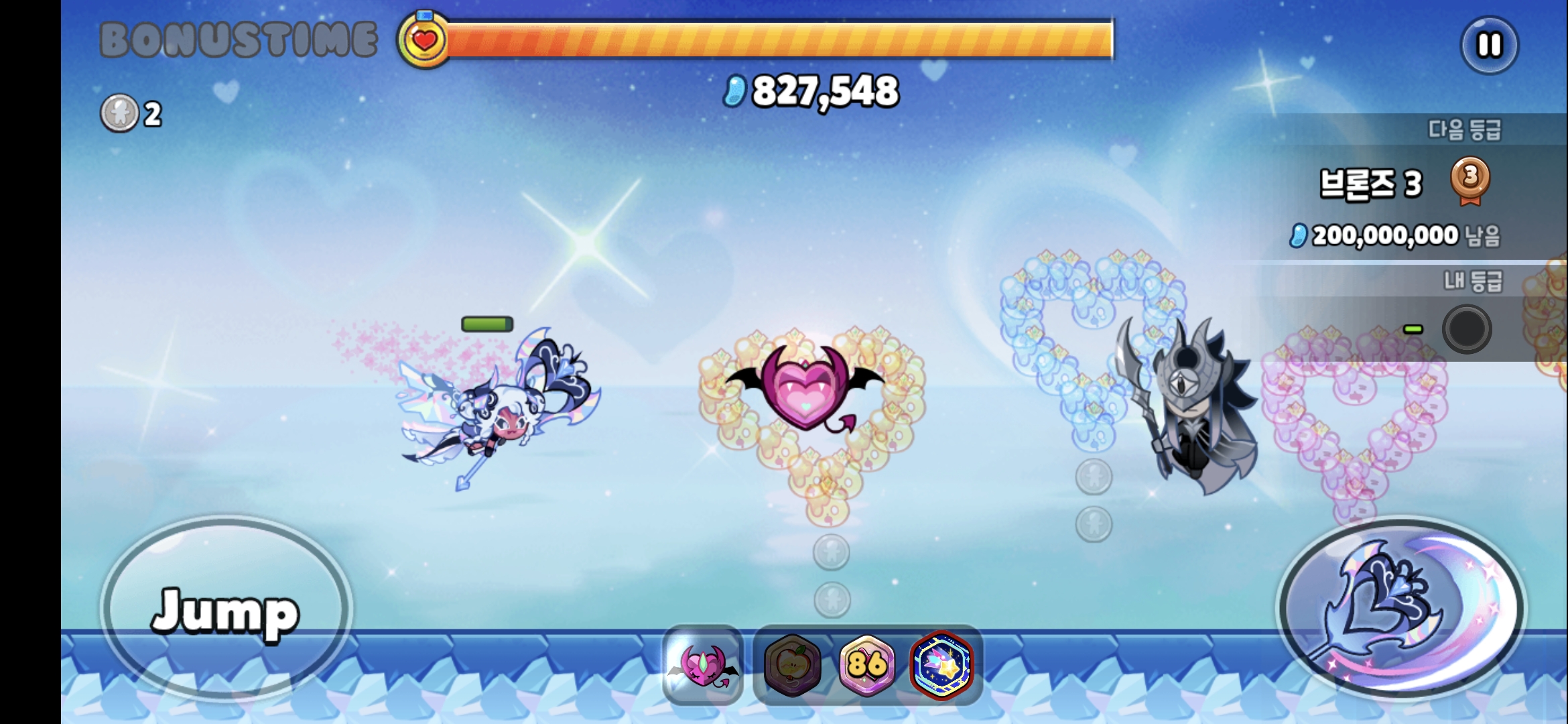Click the pink hexagon badge numbered 86

867,664
